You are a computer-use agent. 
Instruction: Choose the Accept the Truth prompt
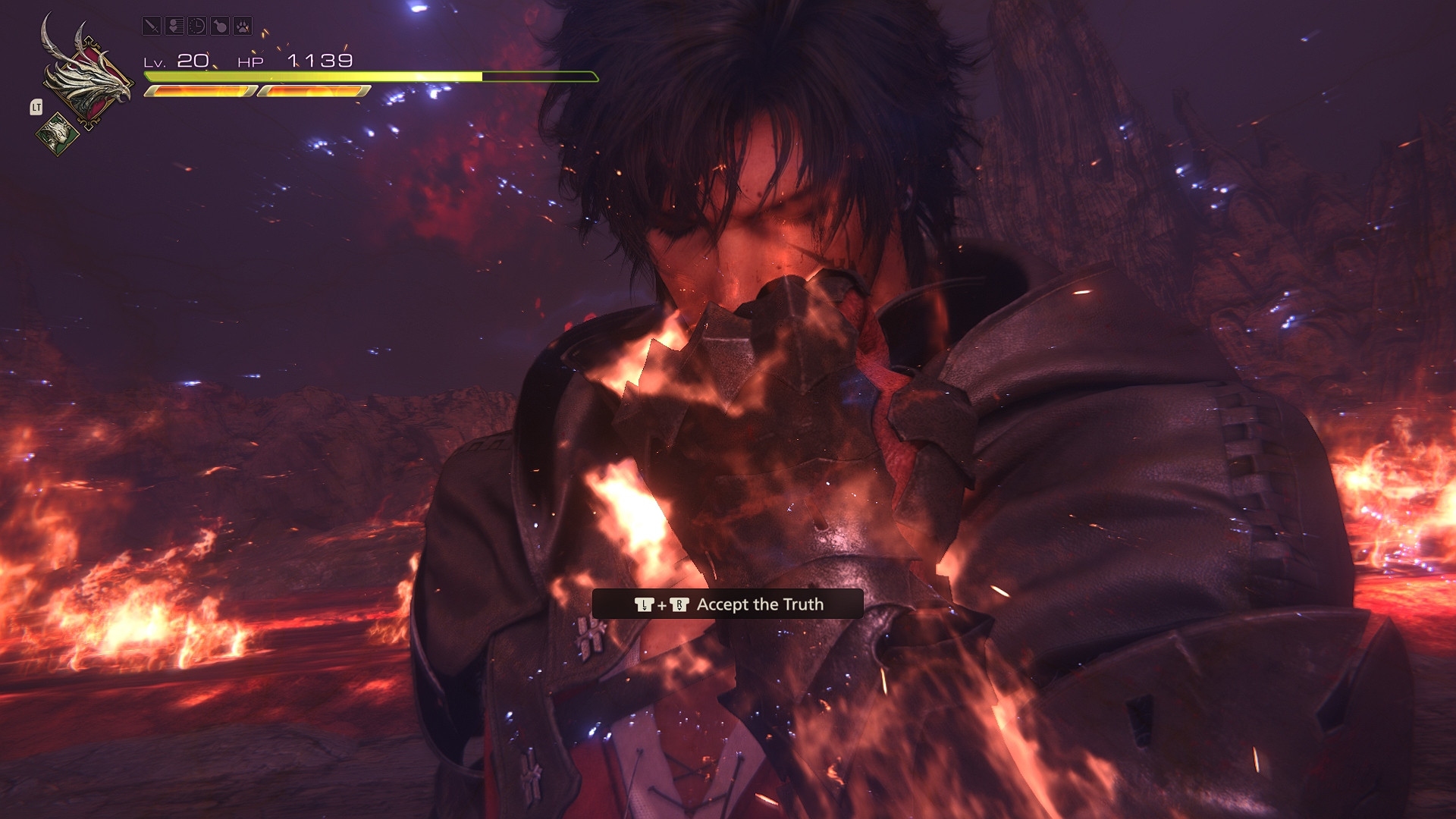[728, 604]
